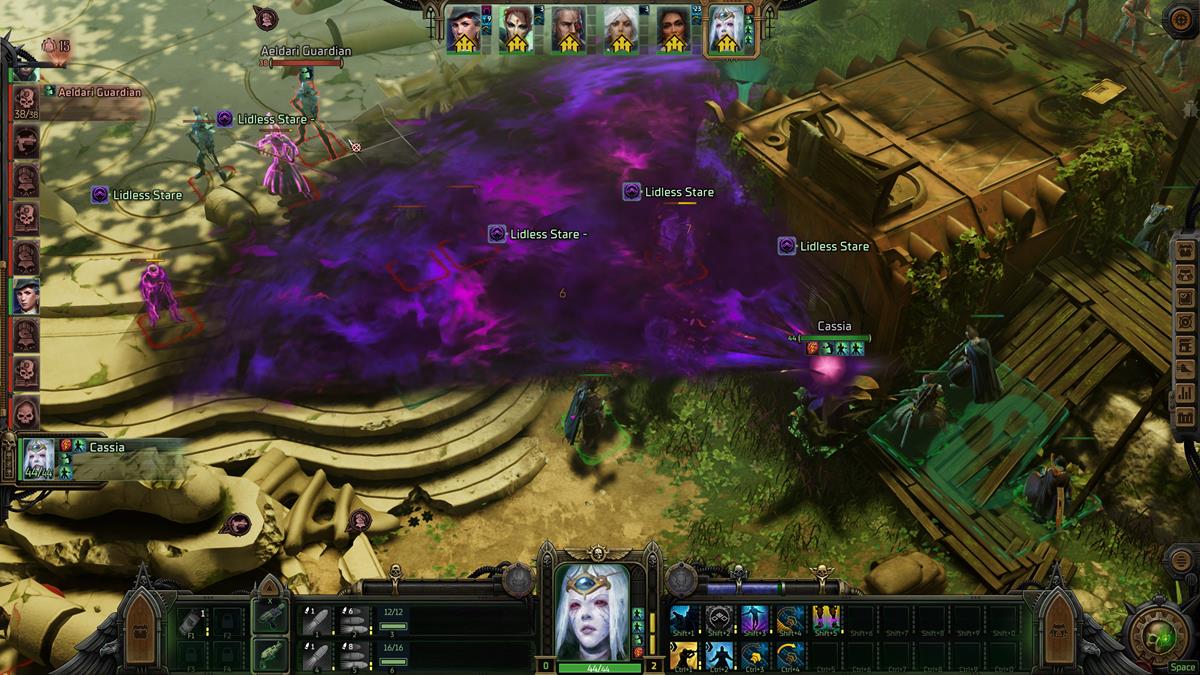Trigger the Ctrl+4 scythe ability
This screenshot has width=1200, height=675.
[x=791, y=655]
